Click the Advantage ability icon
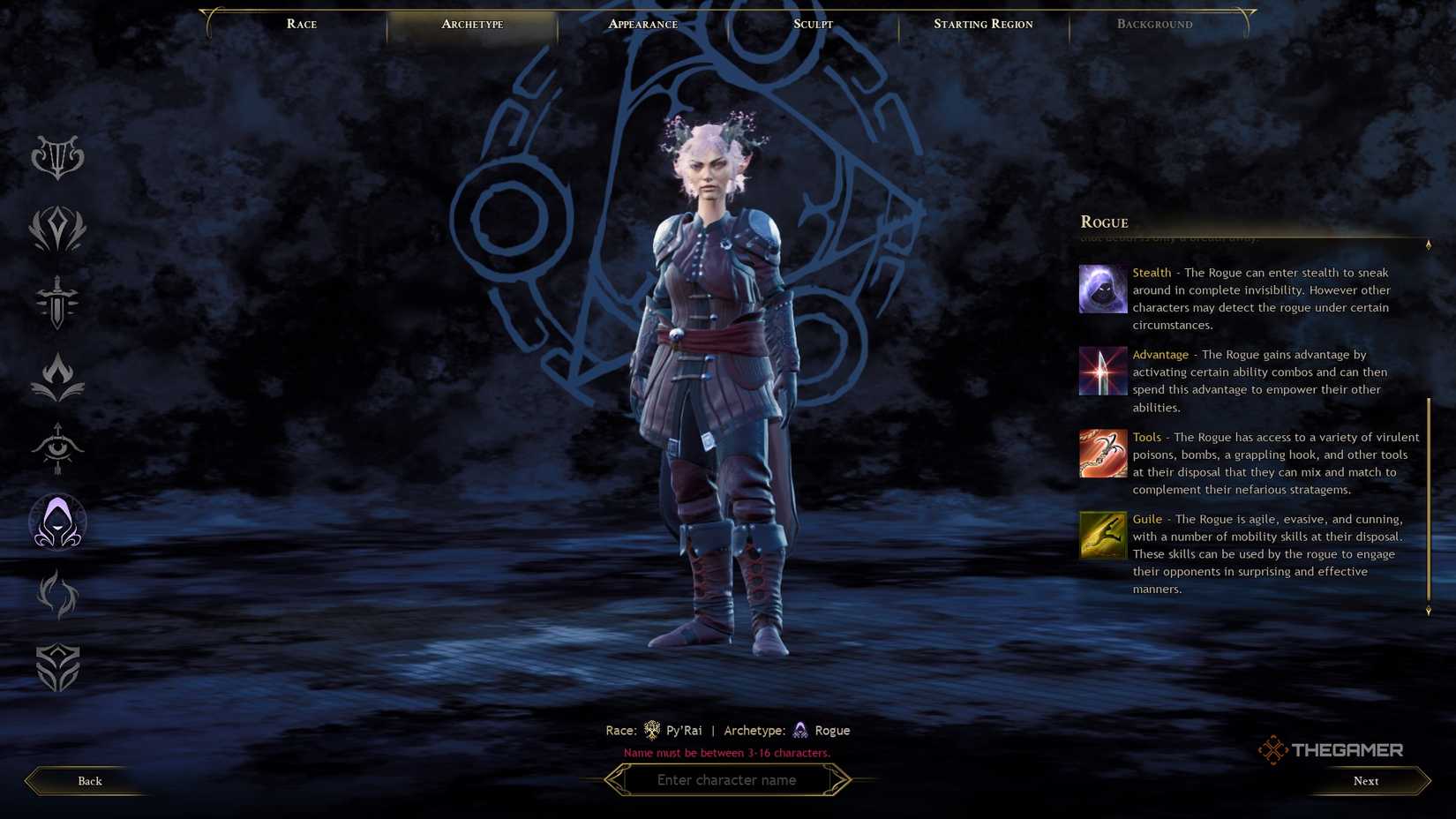The image size is (1456, 819). coord(1102,371)
